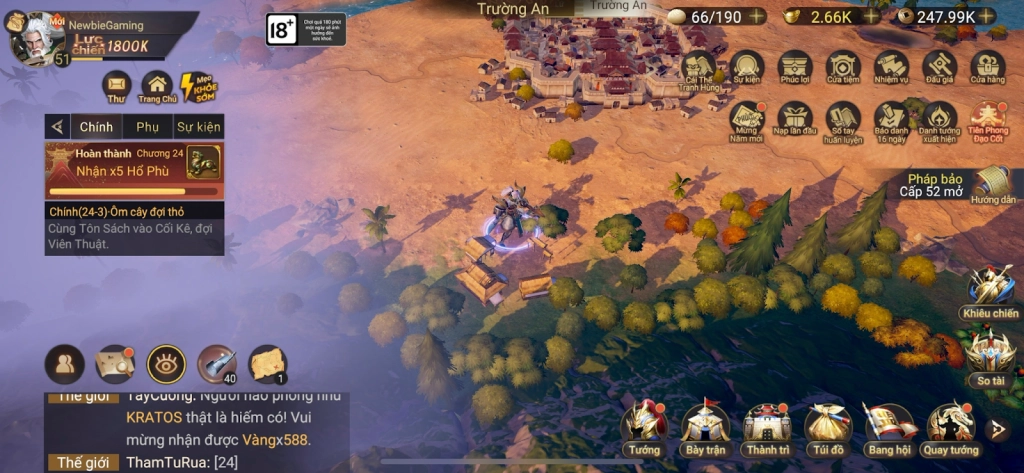The width and height of the screenshot is (1024, 473).
Task: Open the Thư mailbox
Action: (x=117, y=86)
